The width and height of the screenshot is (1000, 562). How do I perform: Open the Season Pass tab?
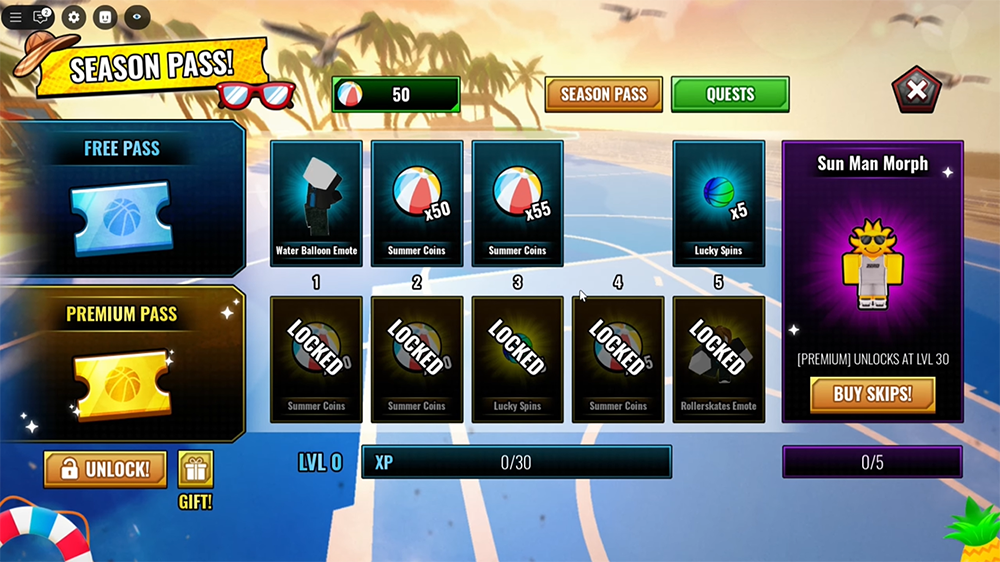(603, 94)
